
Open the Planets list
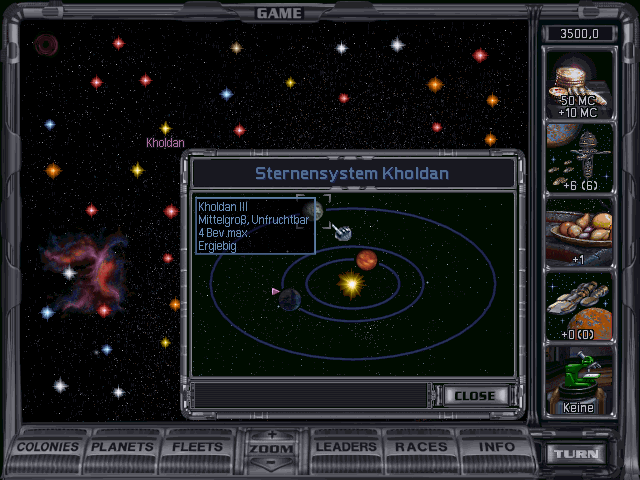tap(124, 447)
